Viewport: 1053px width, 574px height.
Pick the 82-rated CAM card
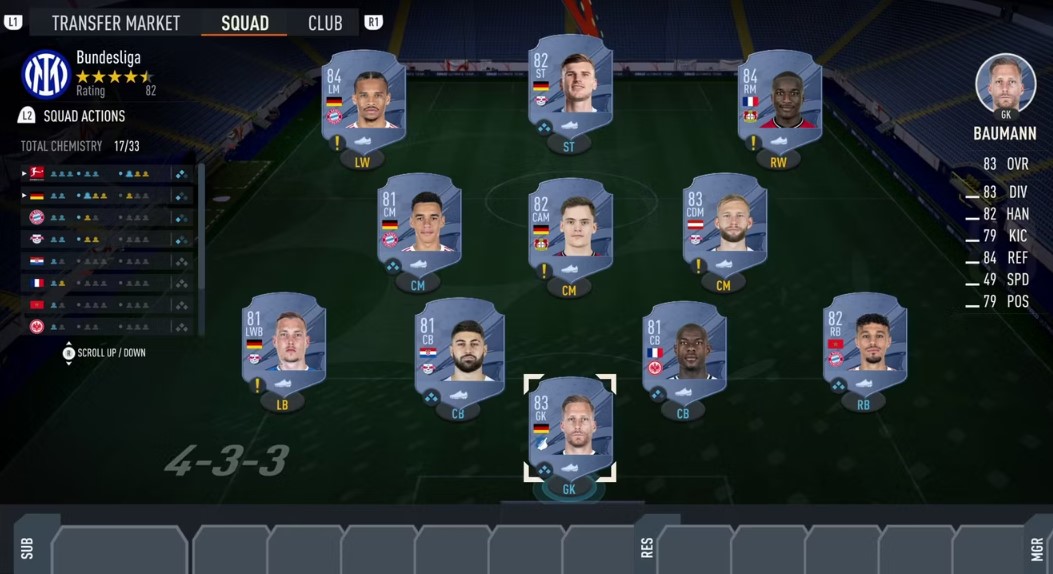point(569,228)
